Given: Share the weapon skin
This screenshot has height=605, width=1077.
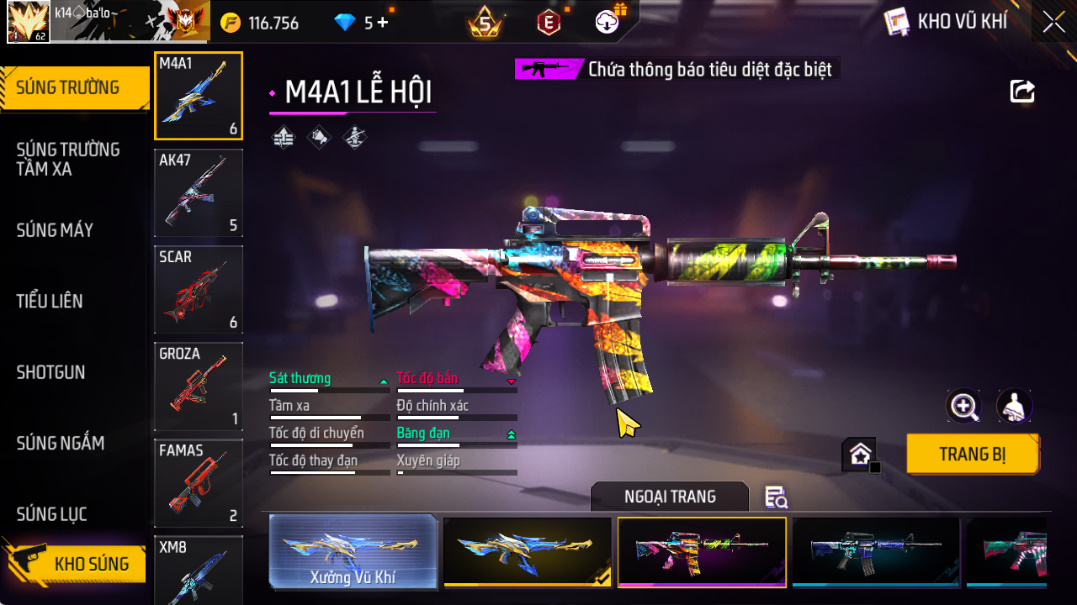Looking at the screenshot, I should [1022, 92].
